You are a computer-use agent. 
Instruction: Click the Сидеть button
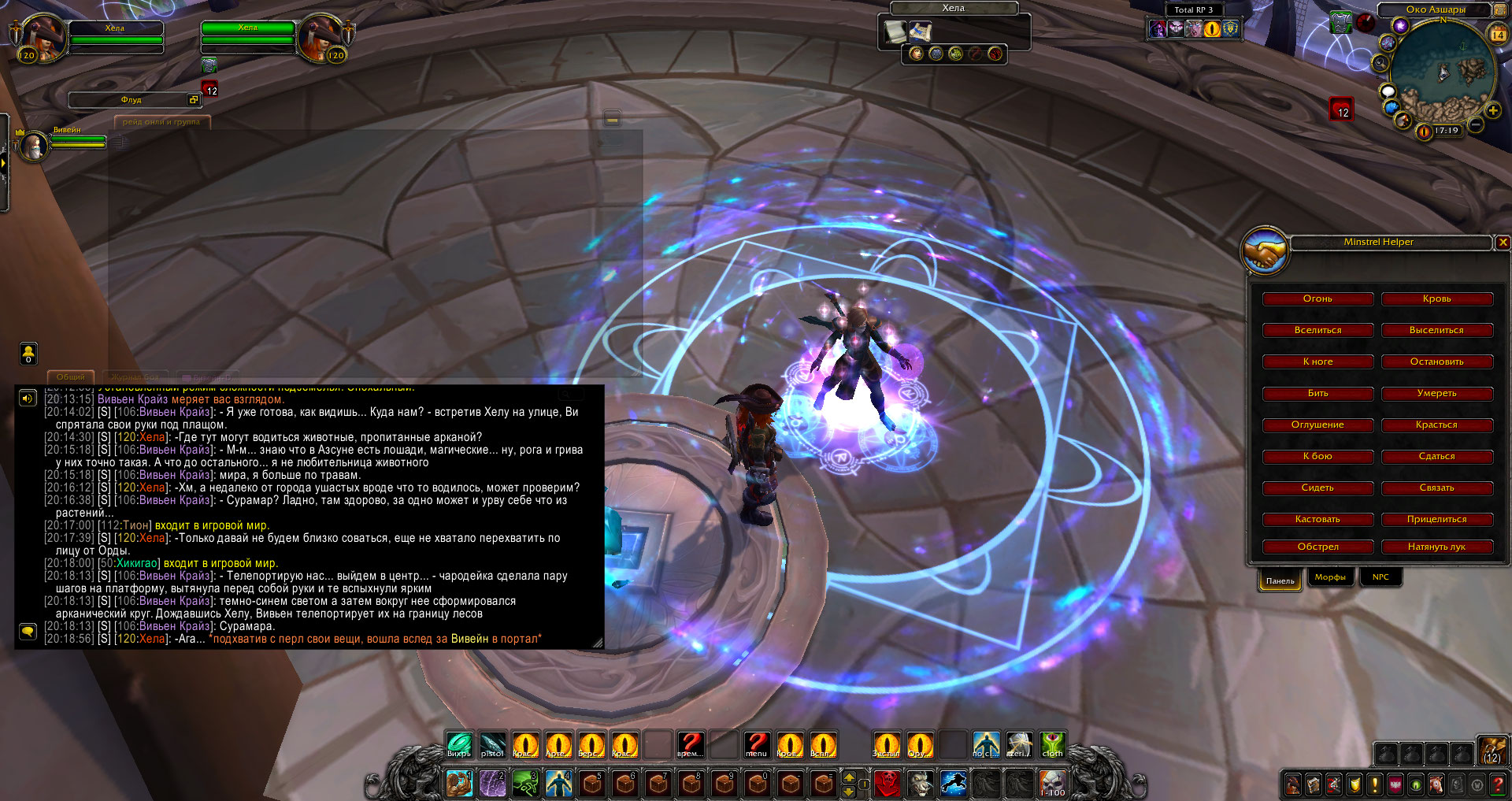click(x=1317, y=488)
